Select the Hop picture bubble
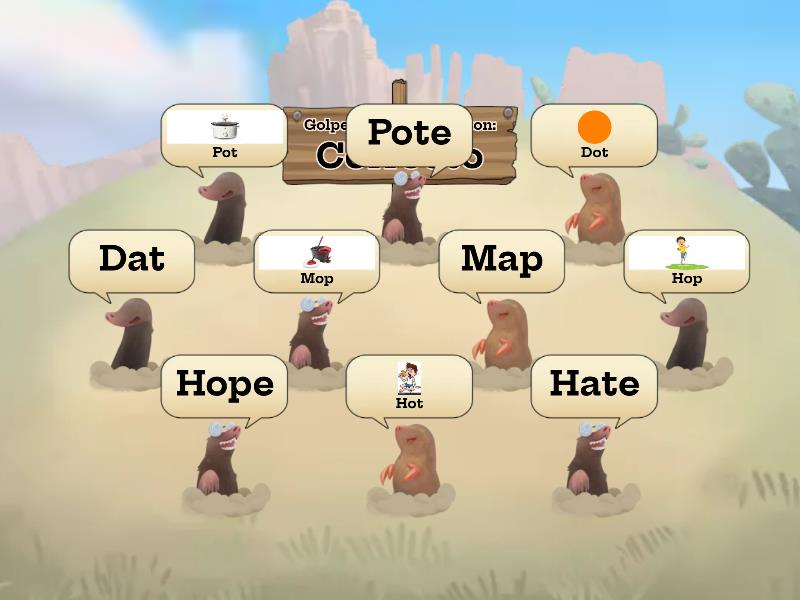This screenshot has width=800, height=600. coord(686,260)
